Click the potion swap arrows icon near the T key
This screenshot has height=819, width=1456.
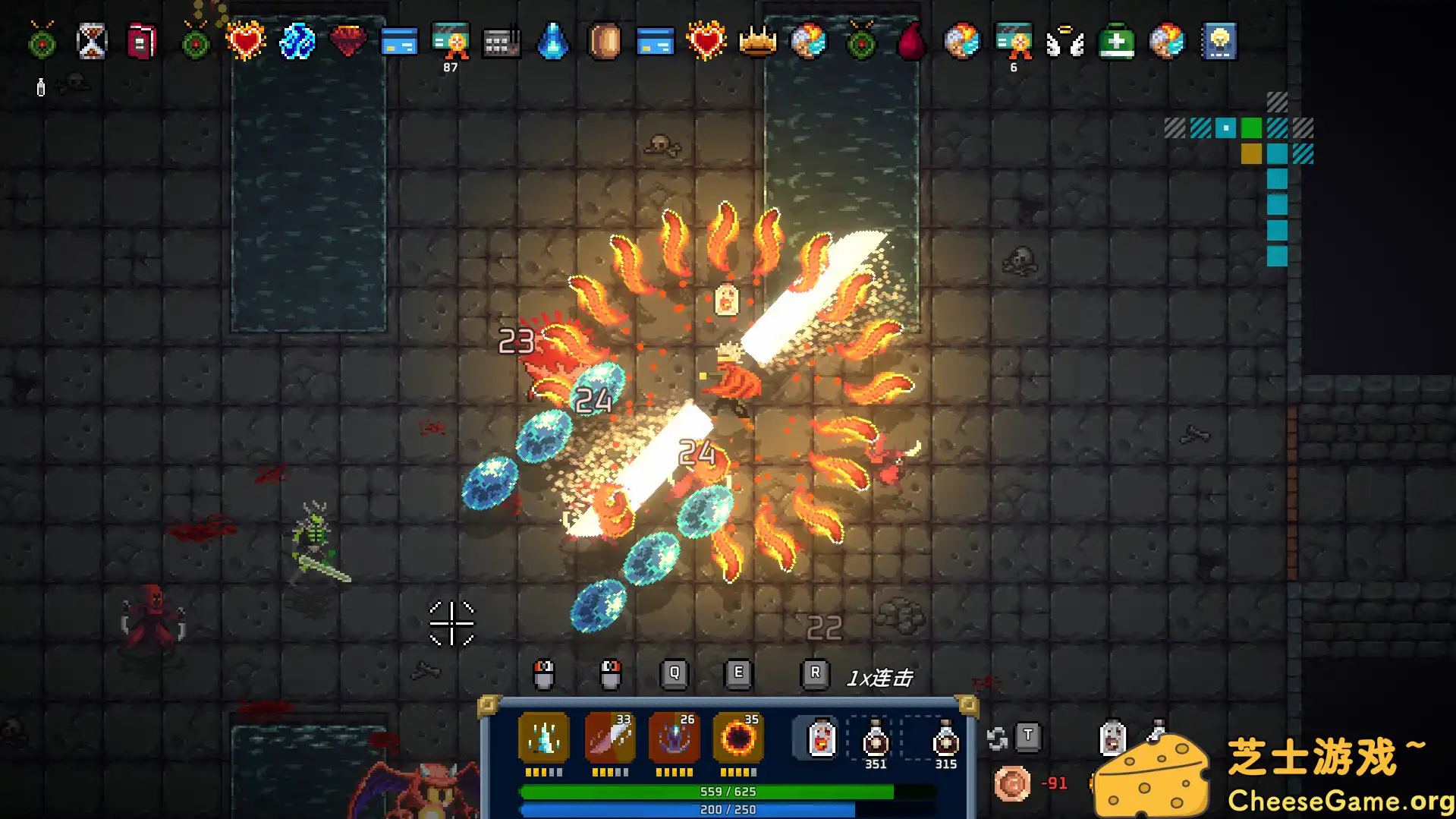point(996,737)
